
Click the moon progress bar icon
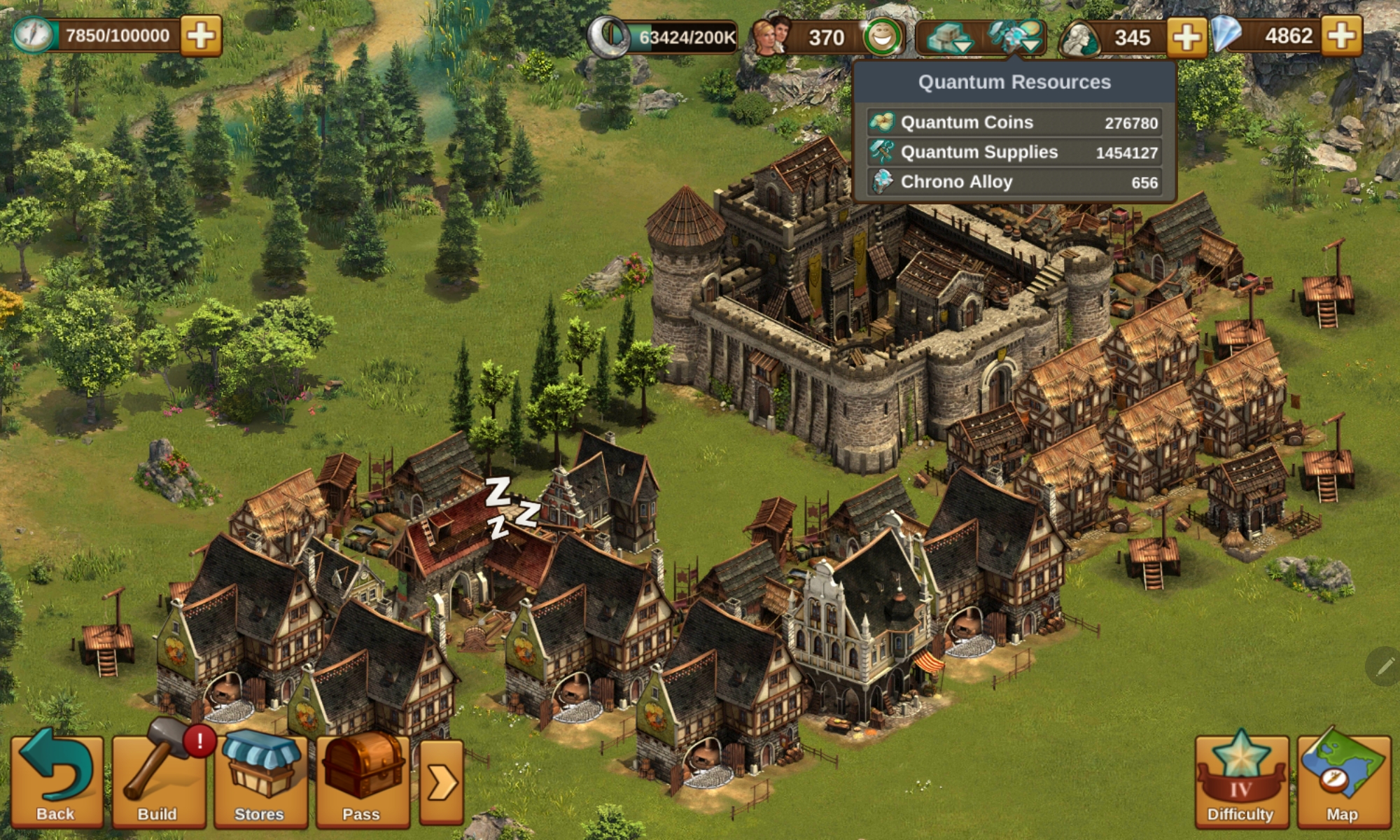pyautogui.click(x=608, y=36)
